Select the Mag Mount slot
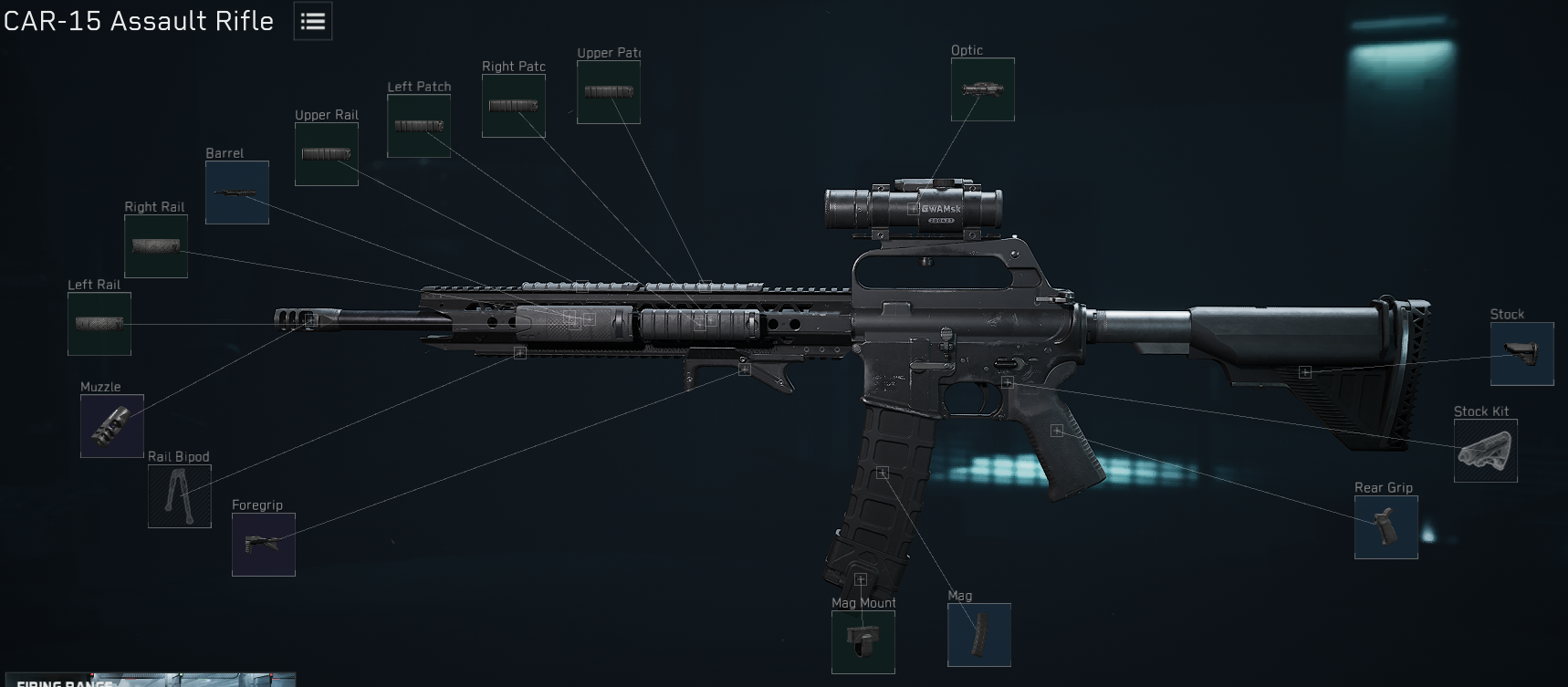This screenshot has width=1568, height=687. pyautogui.click(x=863, y=642)
